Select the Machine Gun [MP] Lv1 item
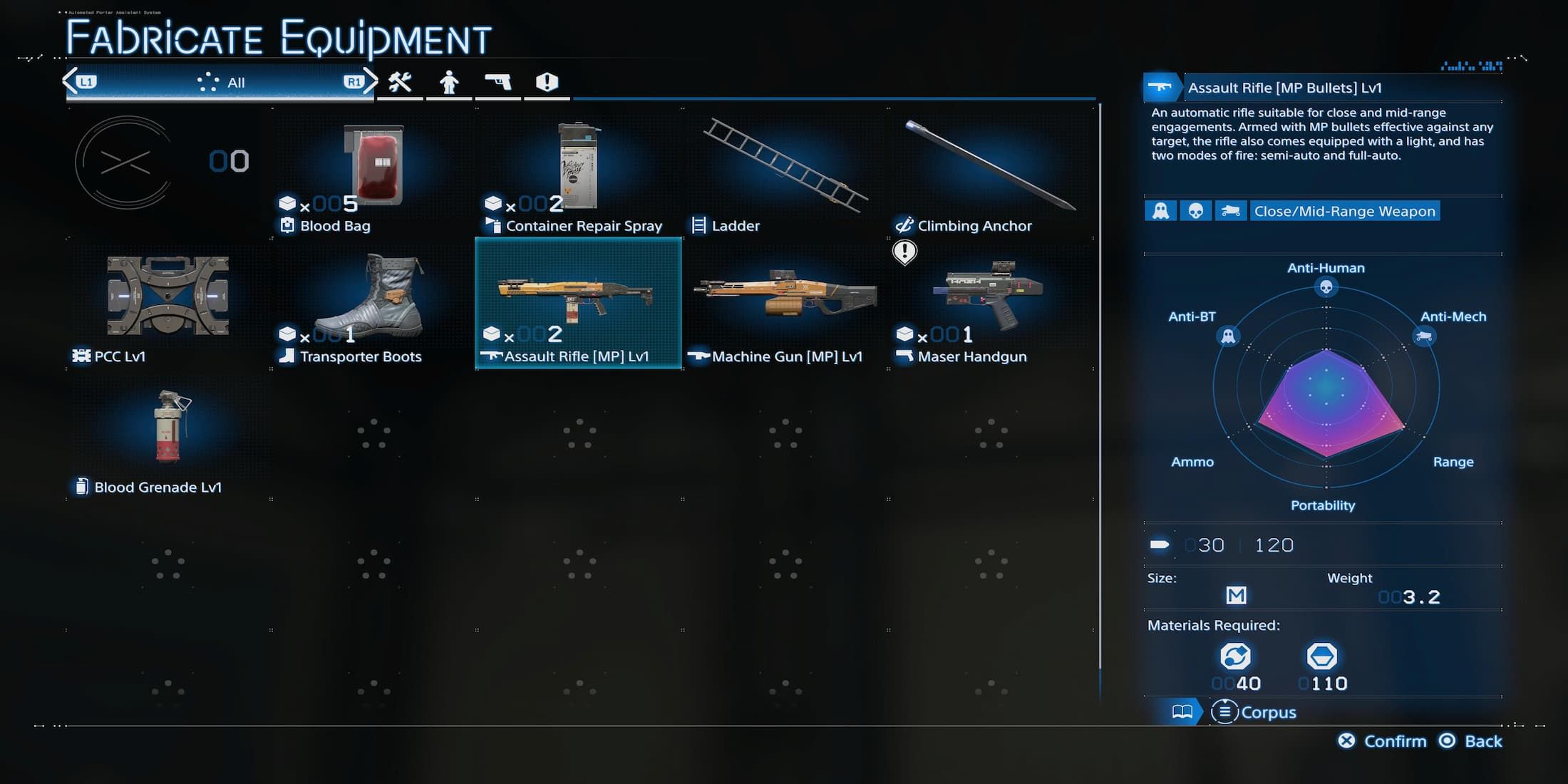1568x784 pixels. (784, 303)
